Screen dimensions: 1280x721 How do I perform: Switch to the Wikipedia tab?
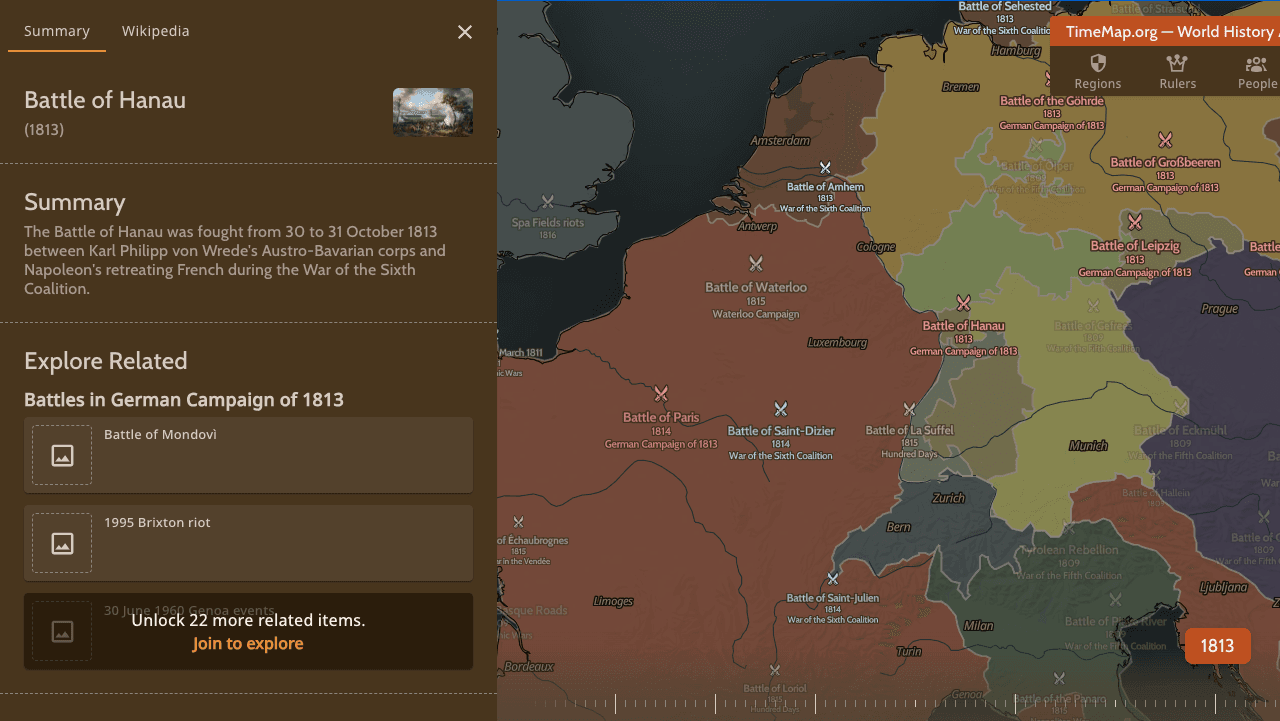tap(155, 31)
